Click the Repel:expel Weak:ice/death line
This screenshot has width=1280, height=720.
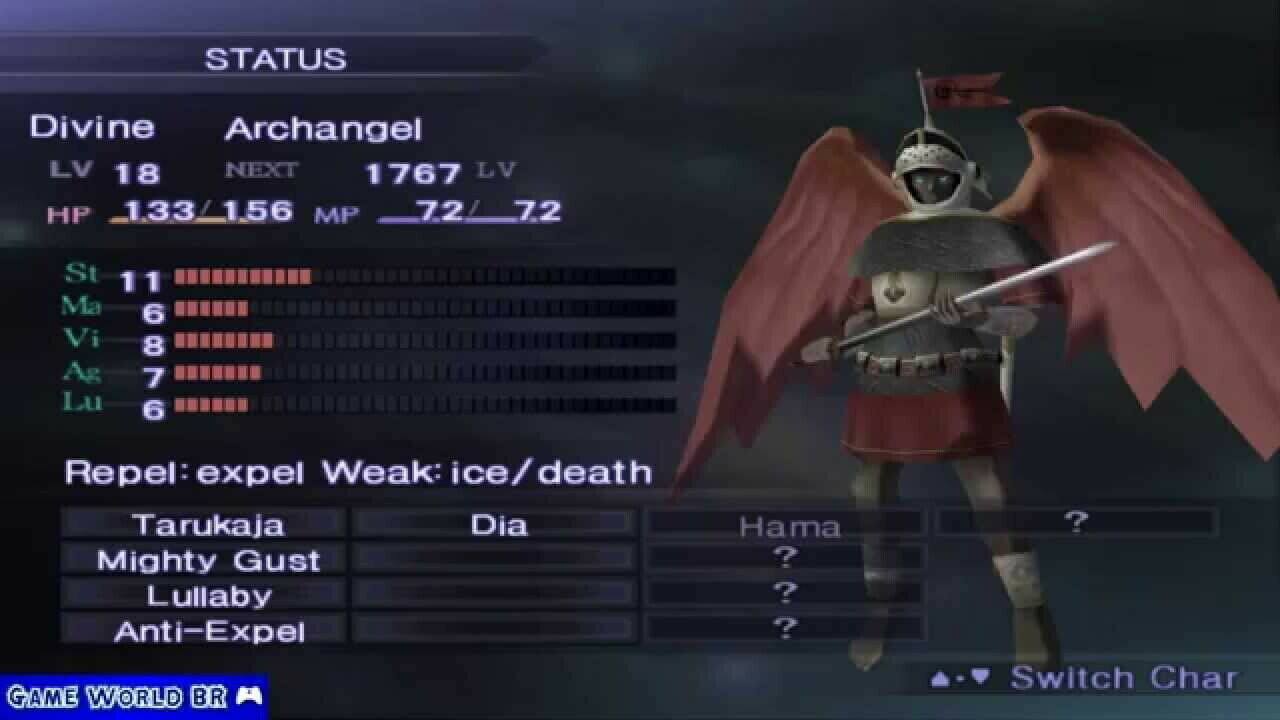[356, 471]
